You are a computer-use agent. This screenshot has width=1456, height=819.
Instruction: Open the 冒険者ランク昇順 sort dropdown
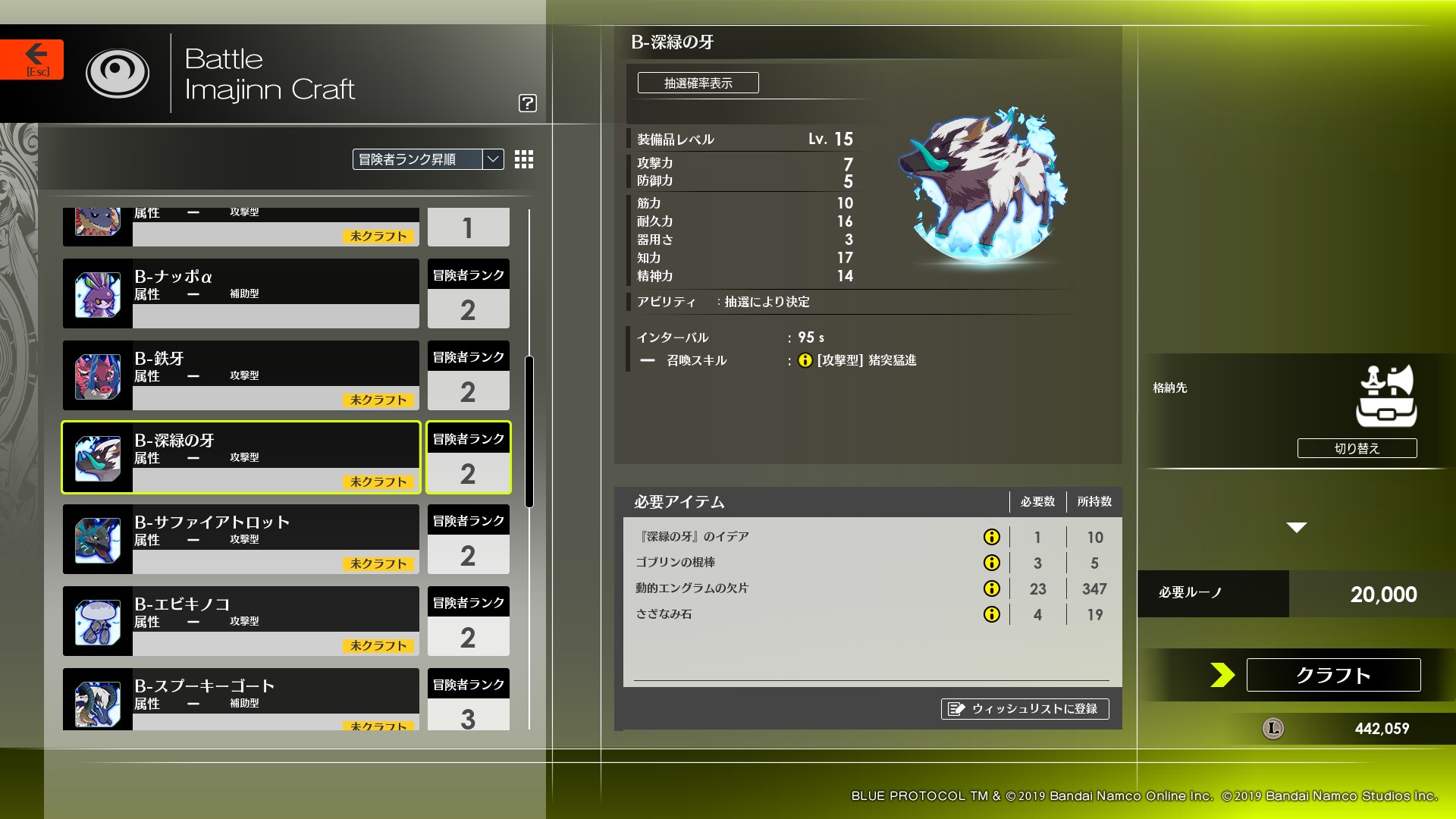(421, 160)
